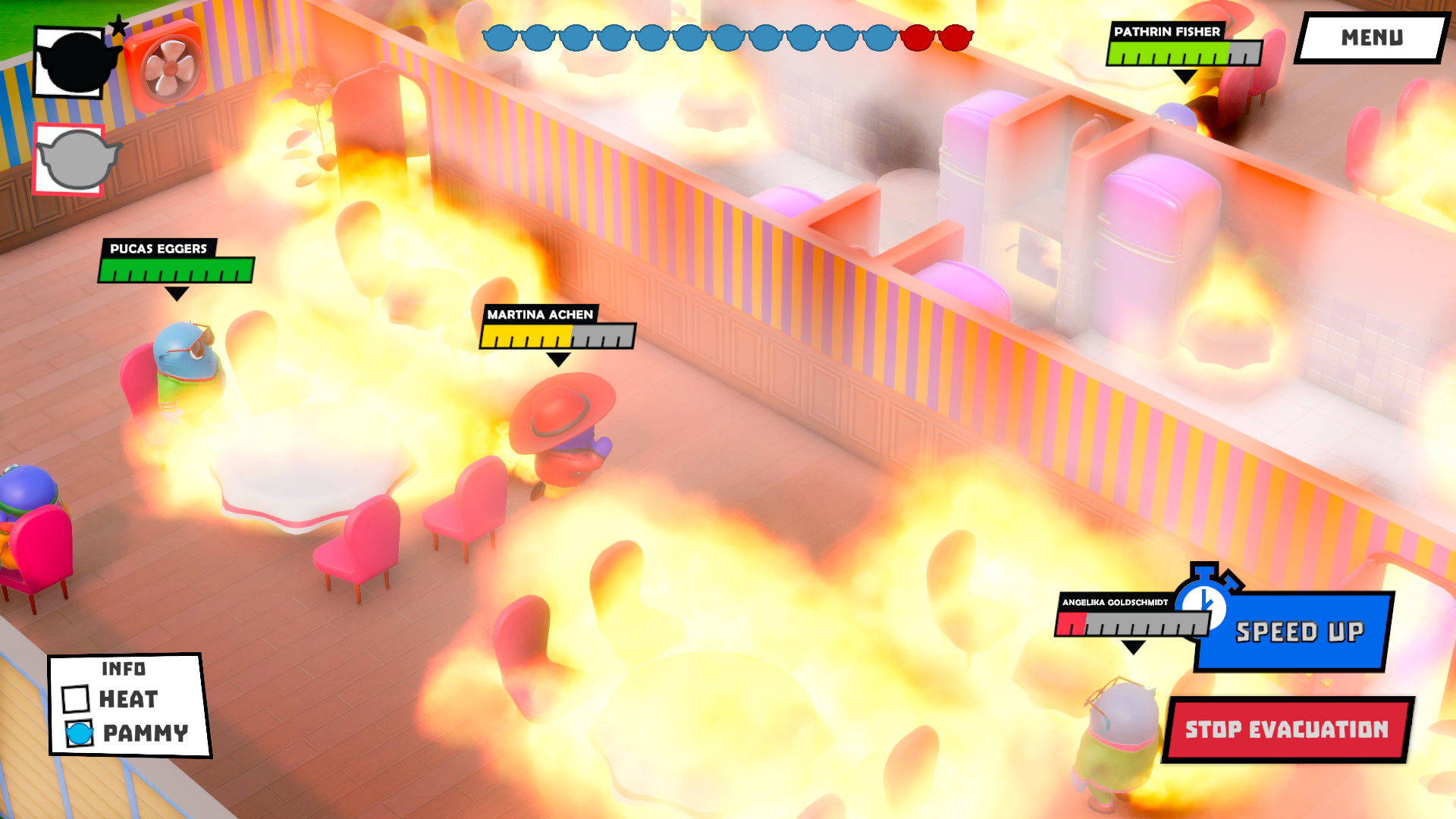The width and height of the screenshot is (1456, 819).
Task: Select the leftmost red guest head icon
Action: [x=917, y=38]
